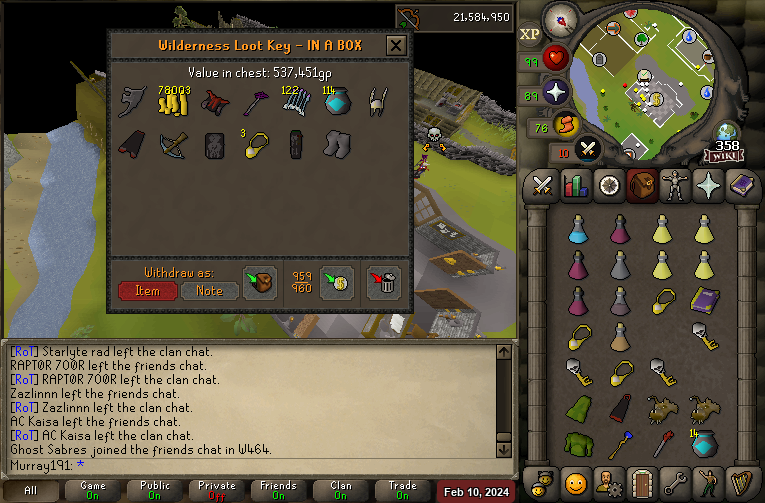Toggle run using the run energy orb
Screen dimensions: 765x503
click(x=566, y=126)
